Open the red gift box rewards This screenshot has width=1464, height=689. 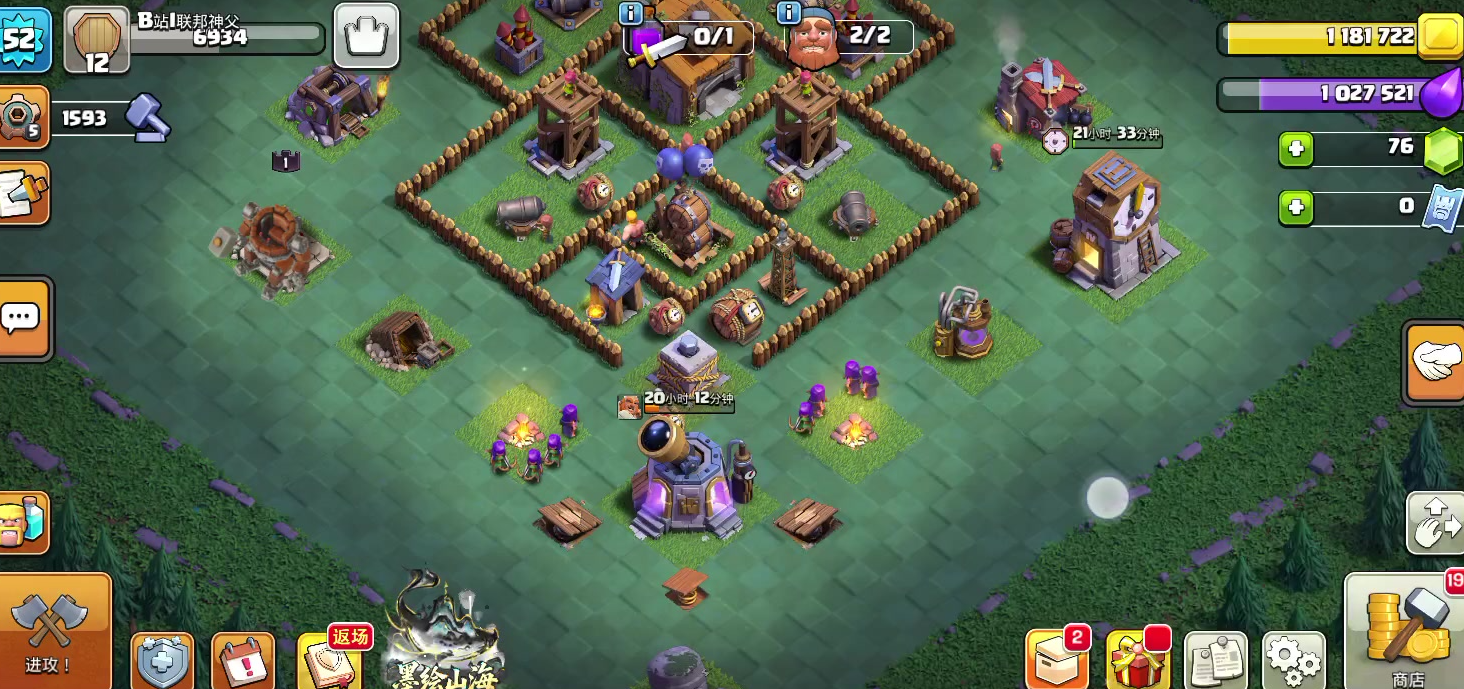(1137, 660)
